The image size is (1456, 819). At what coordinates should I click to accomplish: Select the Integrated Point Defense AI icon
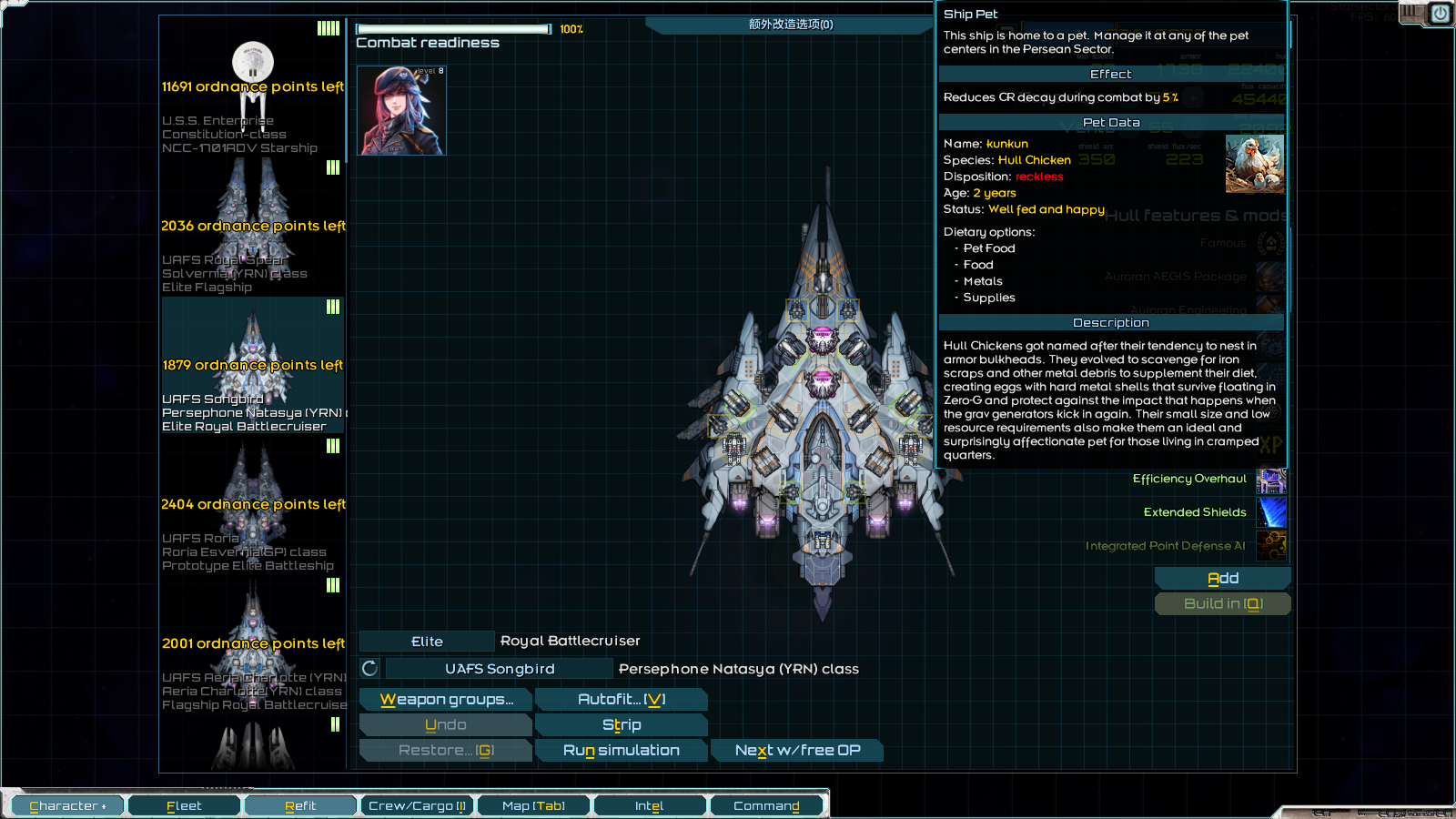1271,546
